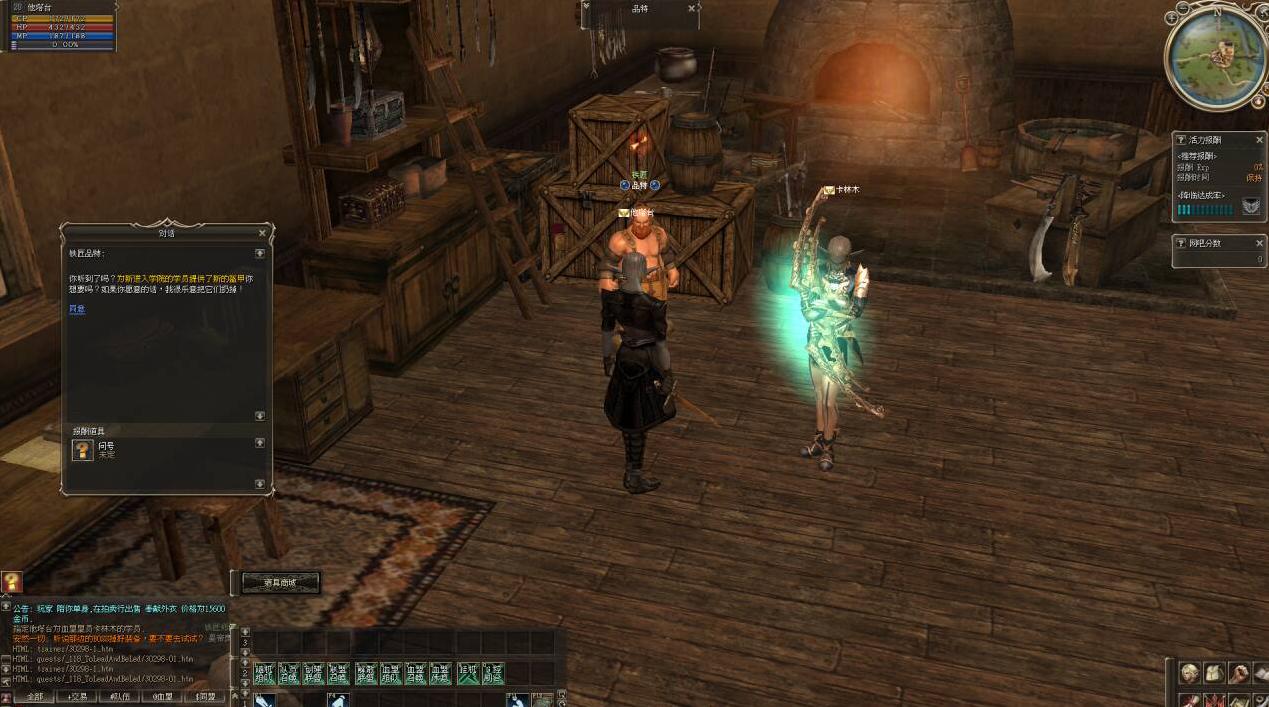
Task: Close the 品特 target window
Action: [691, 8]
